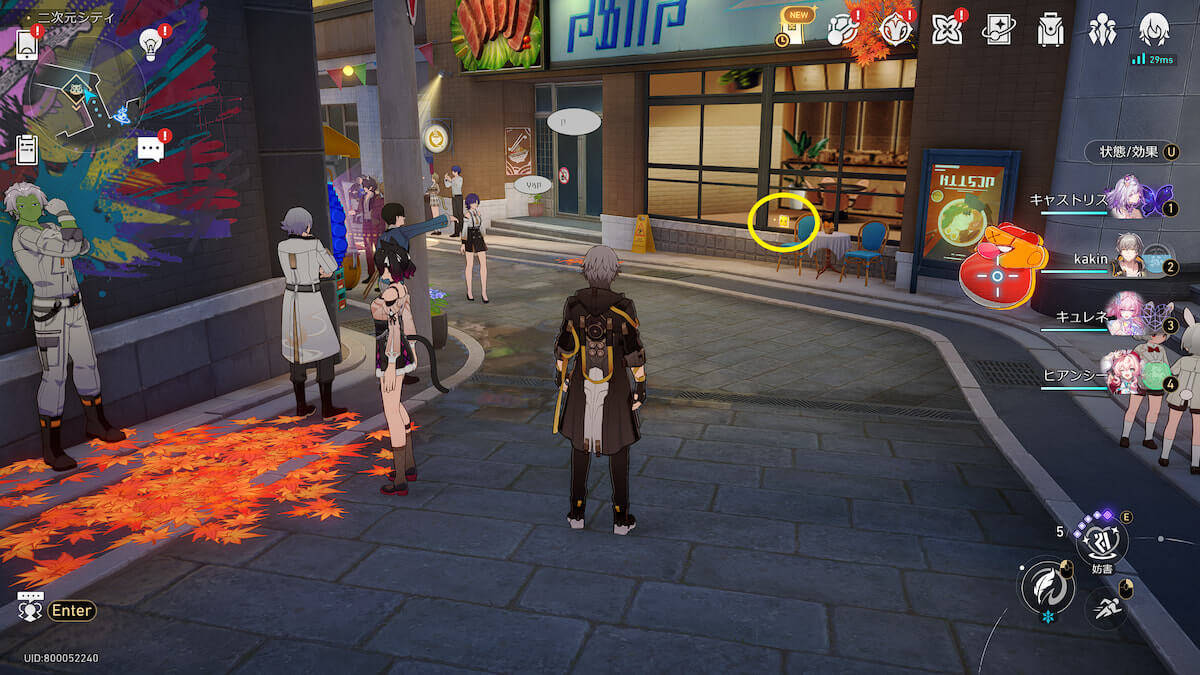Open the phone menu icon
Screen dimensions: 1200x675
pos(27,45)
